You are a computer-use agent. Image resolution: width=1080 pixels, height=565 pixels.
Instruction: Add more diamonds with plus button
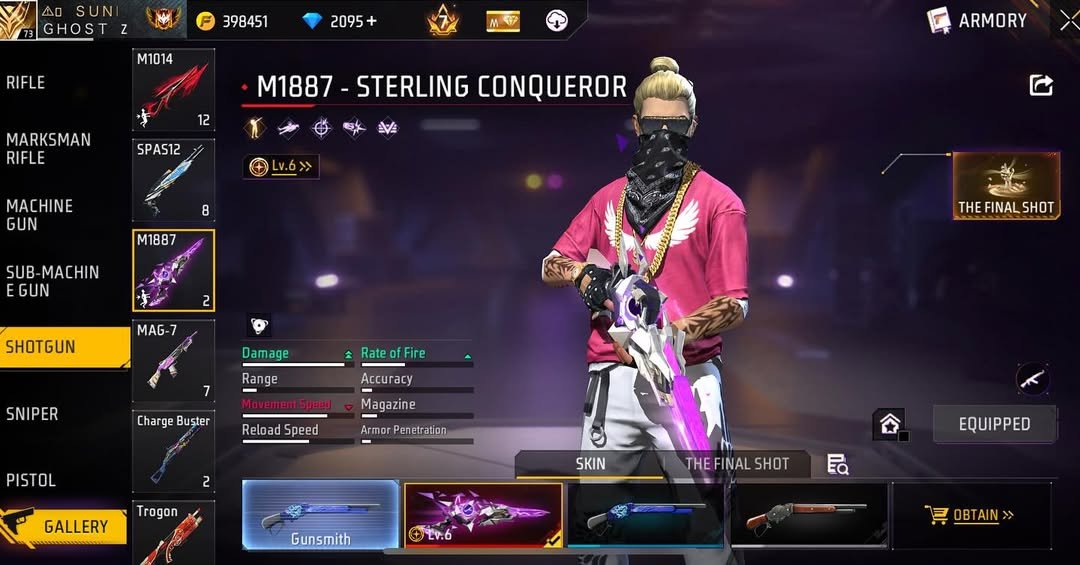coord(372,21)
